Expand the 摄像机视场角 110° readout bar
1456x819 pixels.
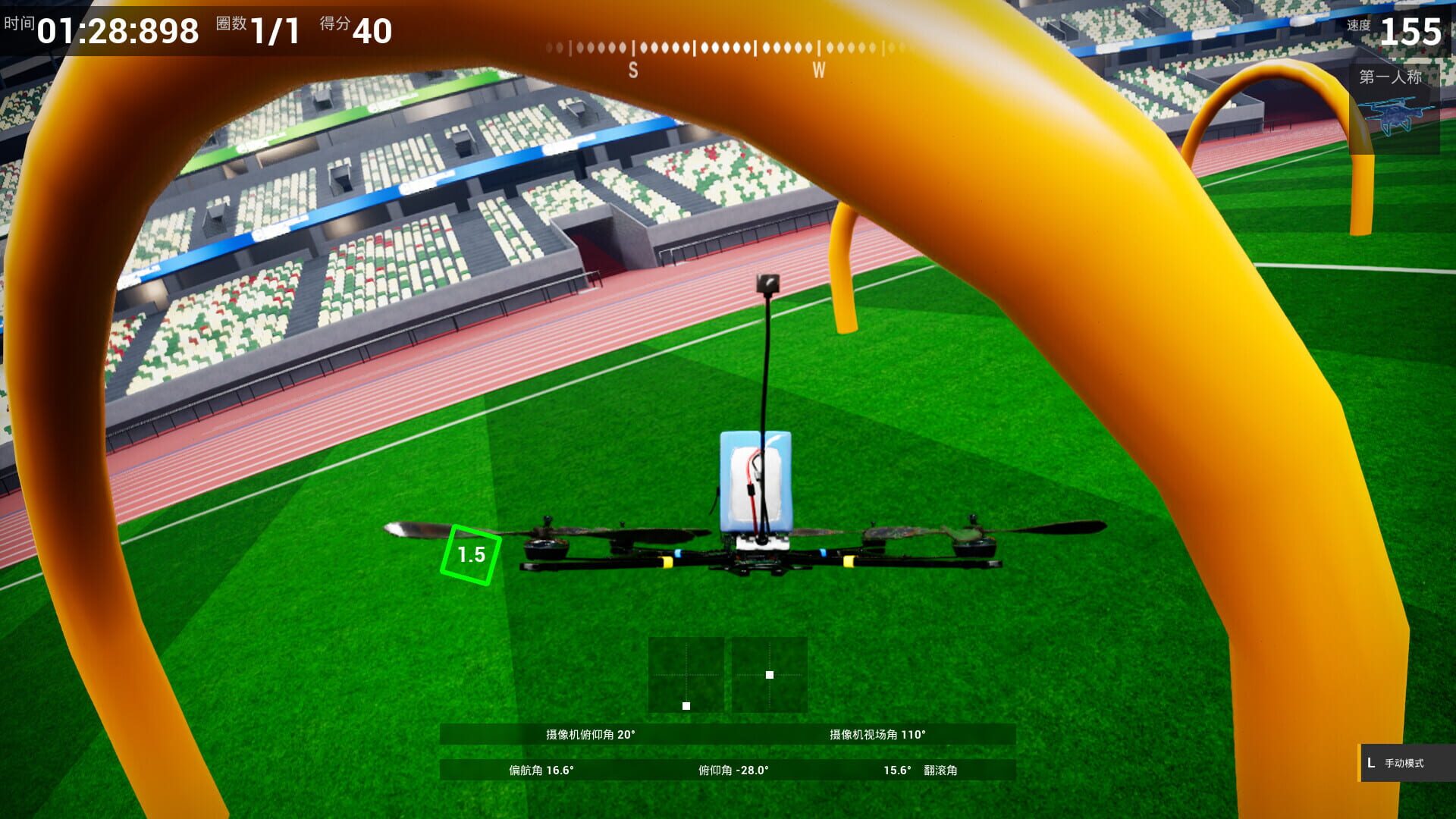click(876, 735)
